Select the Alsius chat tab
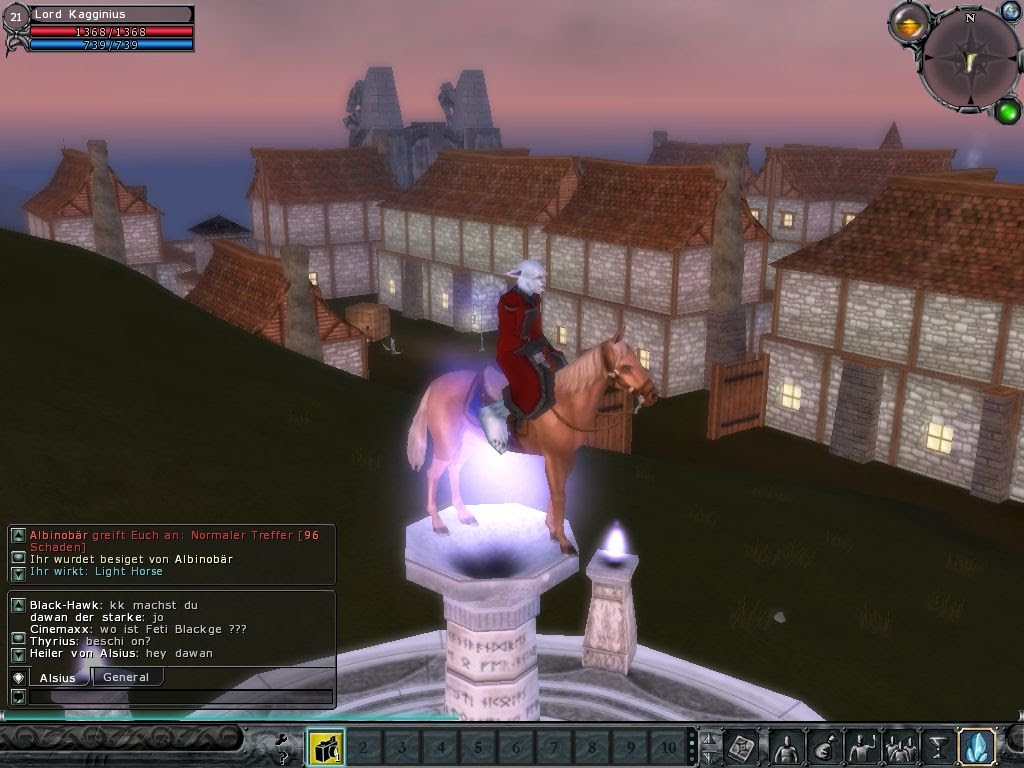1024x768 pixels. pyautogui.click(x=57, y=678)
